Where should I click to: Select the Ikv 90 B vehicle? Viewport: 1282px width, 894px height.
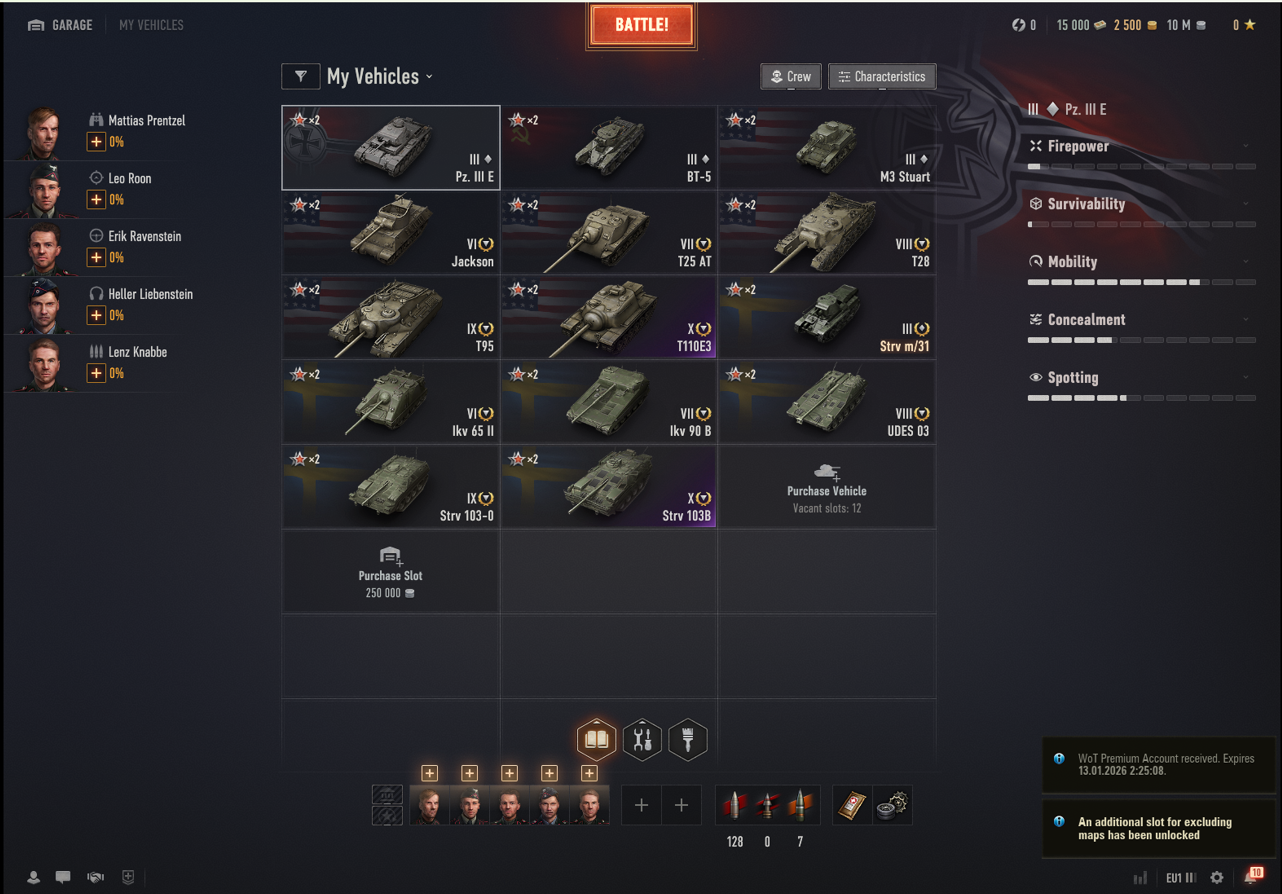[x=609, y=402]
